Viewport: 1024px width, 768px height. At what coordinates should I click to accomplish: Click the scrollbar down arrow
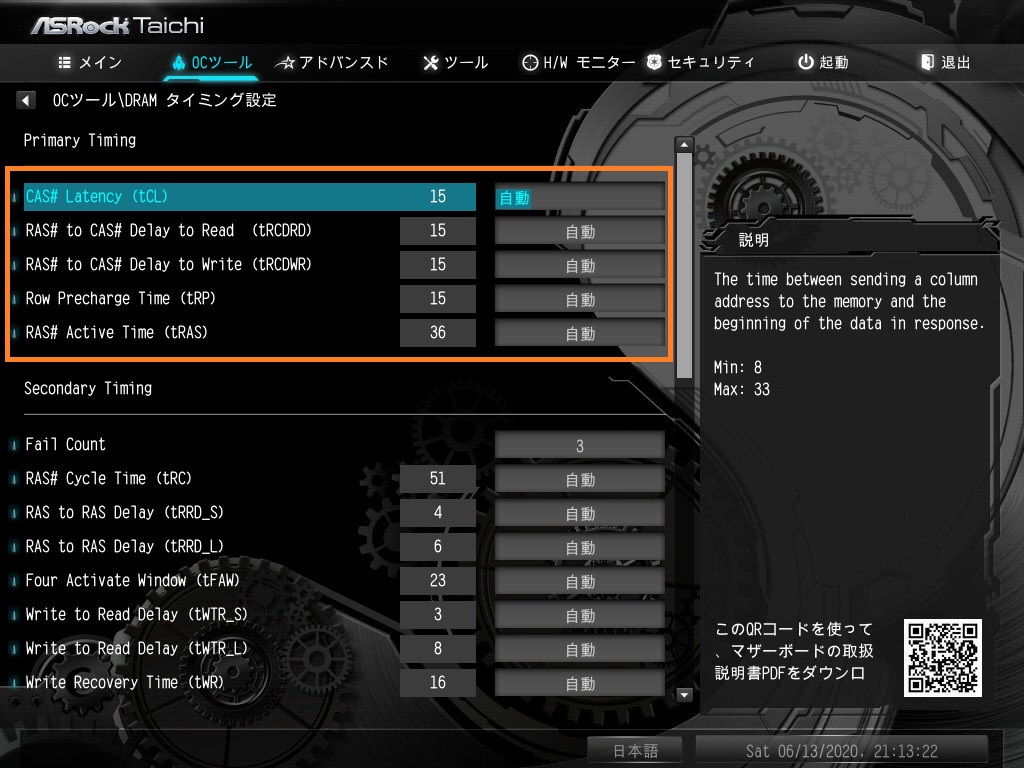684,694
